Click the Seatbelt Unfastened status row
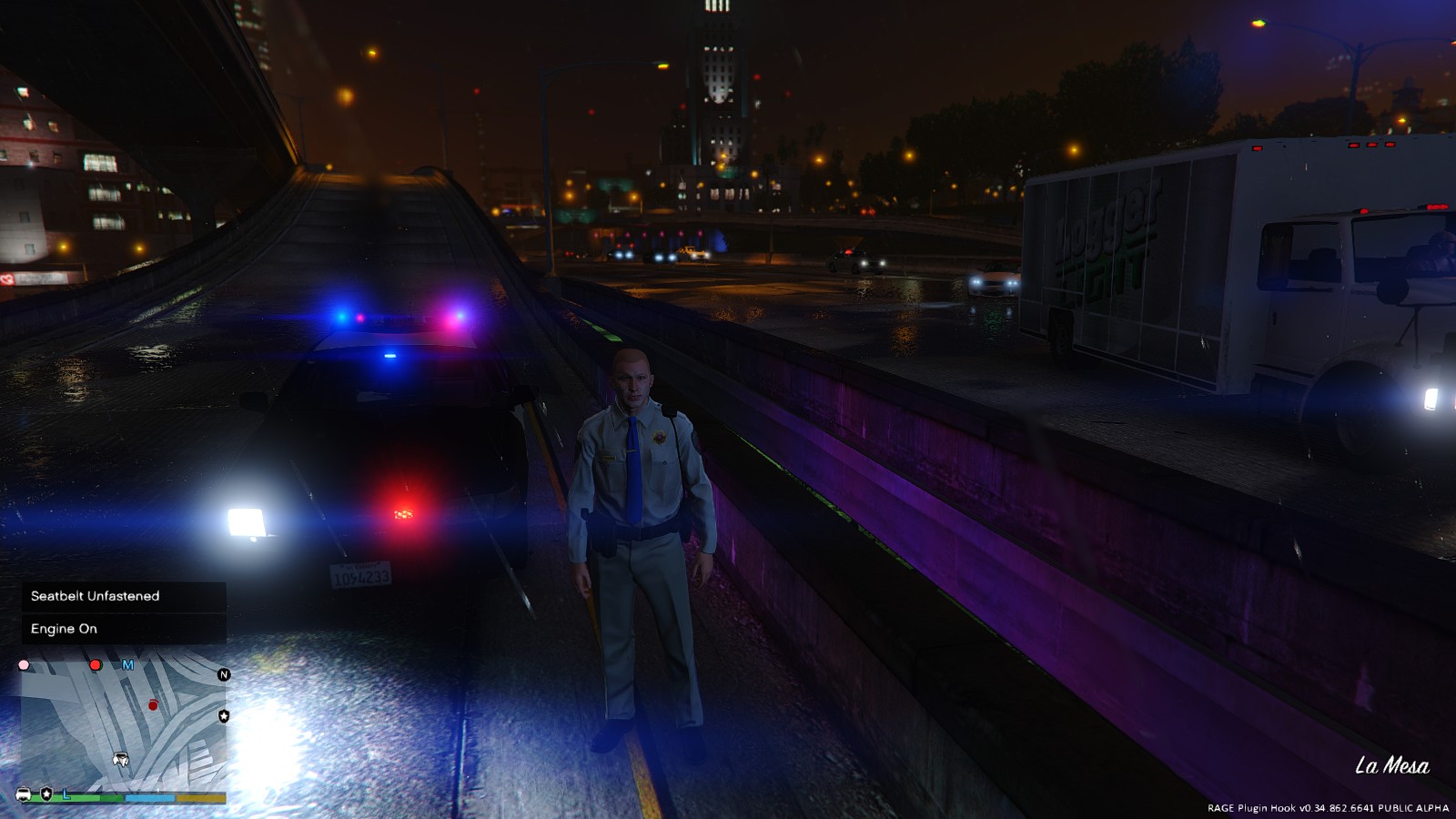The height and width of the screenshot is (819, 1456). click(x=124, y=596)
